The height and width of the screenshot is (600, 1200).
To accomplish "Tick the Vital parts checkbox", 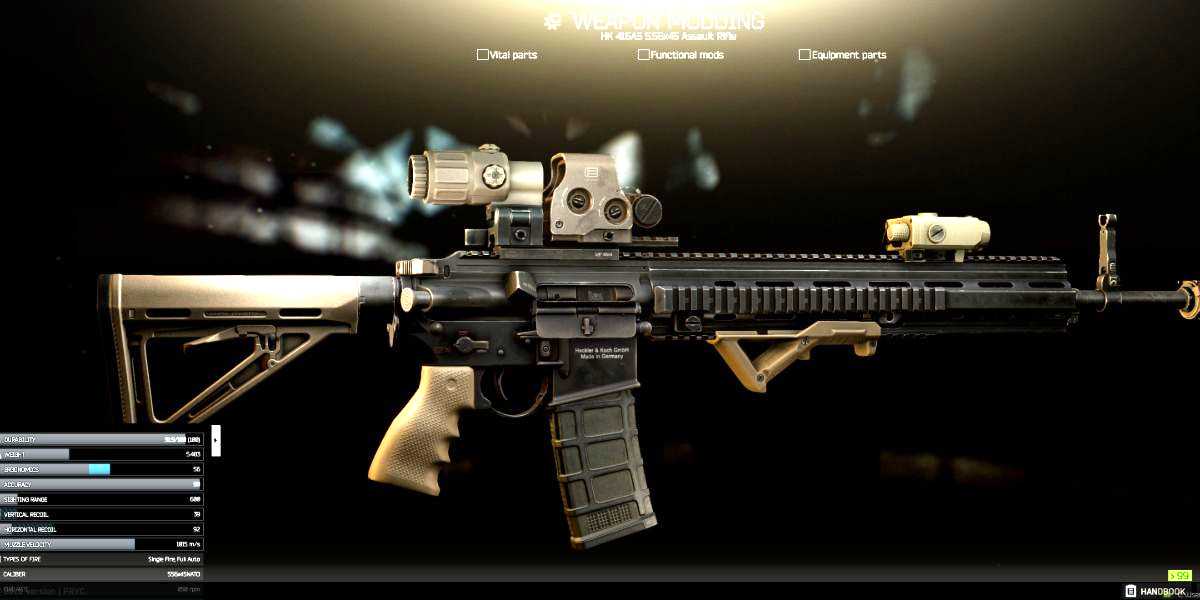I will click(483, 55).
